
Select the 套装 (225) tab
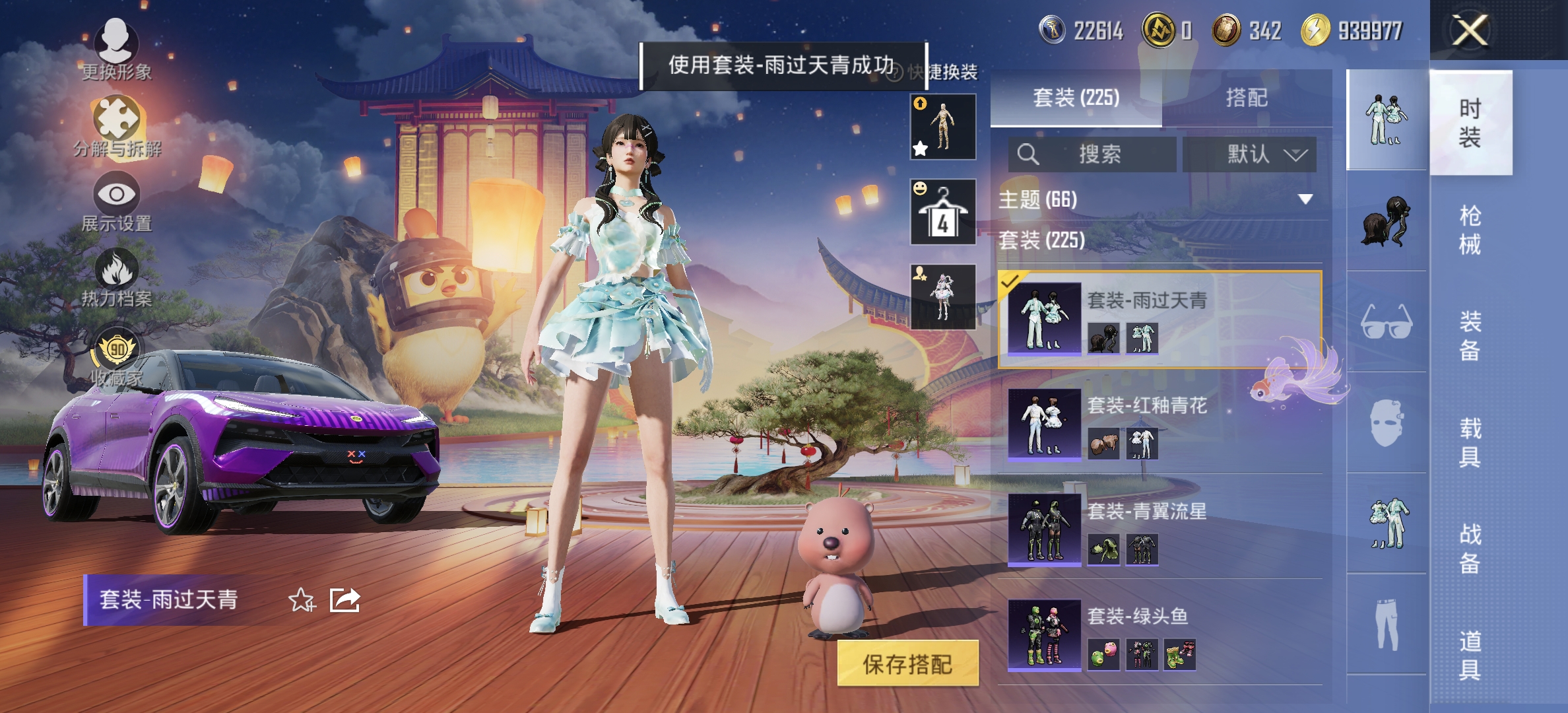point(1076,98)
